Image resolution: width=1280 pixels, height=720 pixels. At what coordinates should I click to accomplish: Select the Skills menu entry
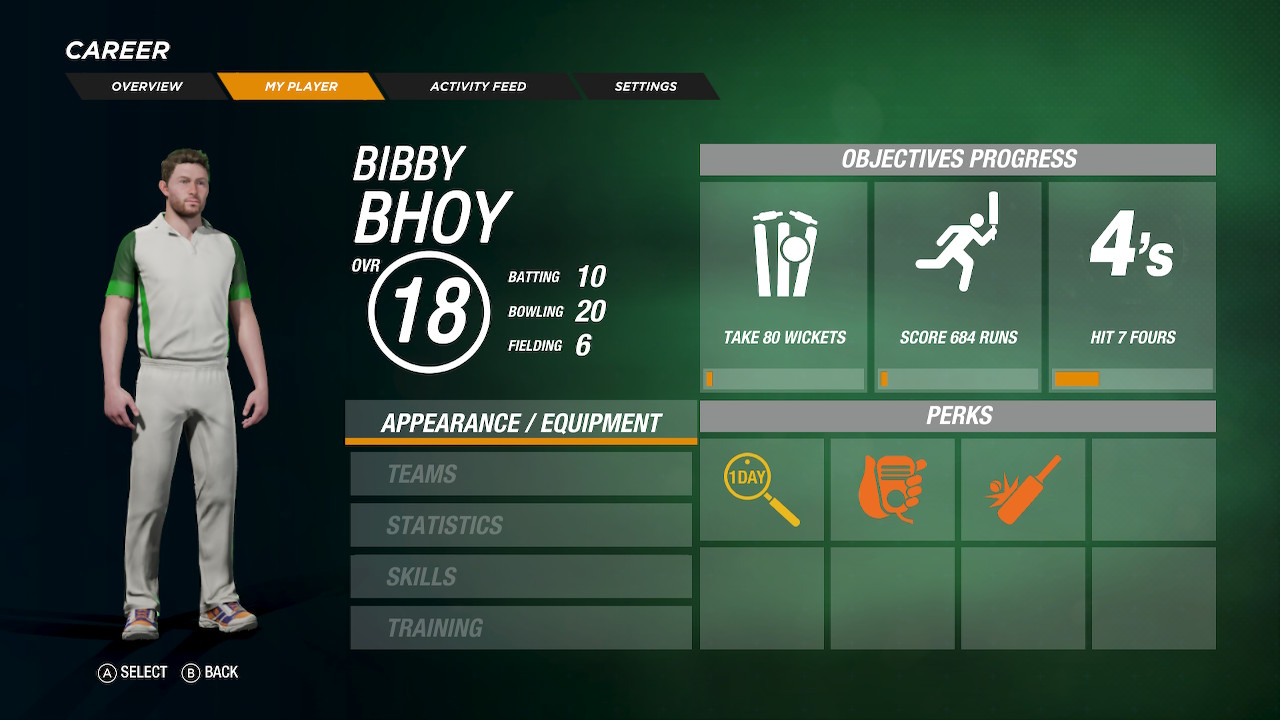pyautogui.click(x=521, y=577)
